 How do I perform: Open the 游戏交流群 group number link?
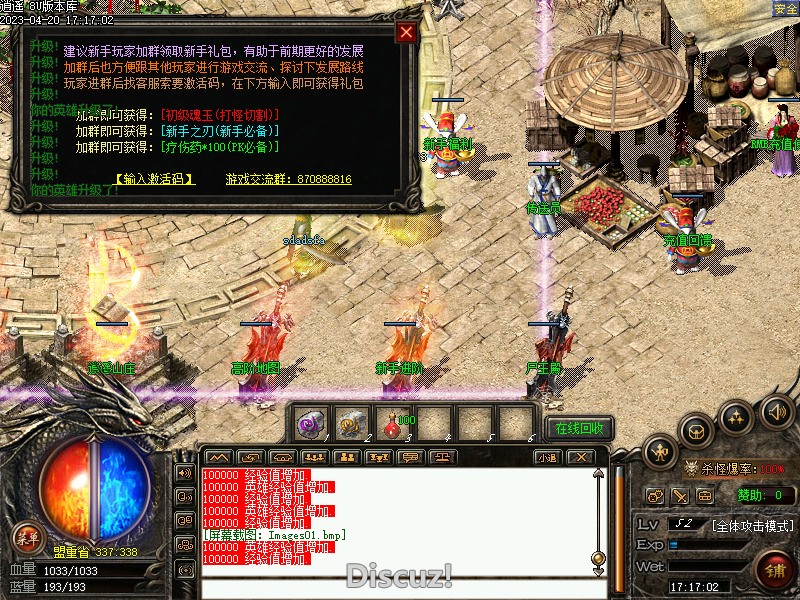[x=288, y=179]
